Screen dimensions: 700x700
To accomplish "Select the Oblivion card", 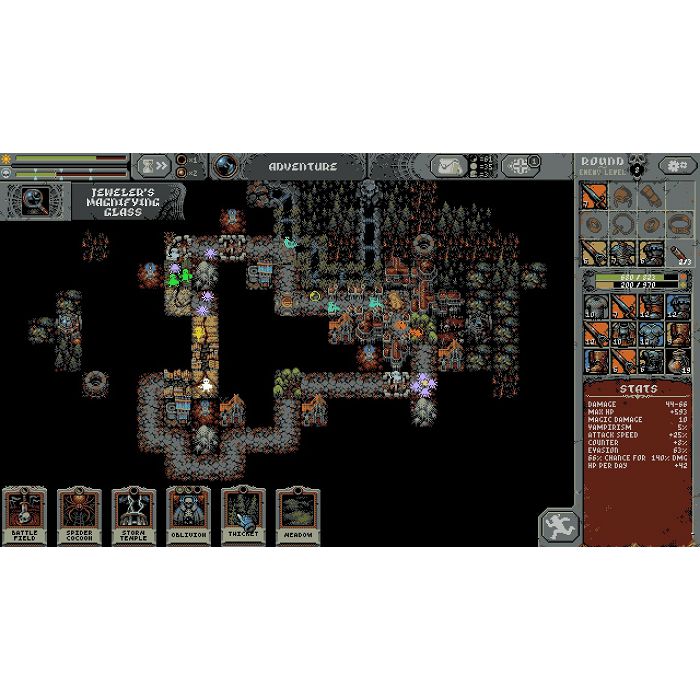I will click(188, 515).
